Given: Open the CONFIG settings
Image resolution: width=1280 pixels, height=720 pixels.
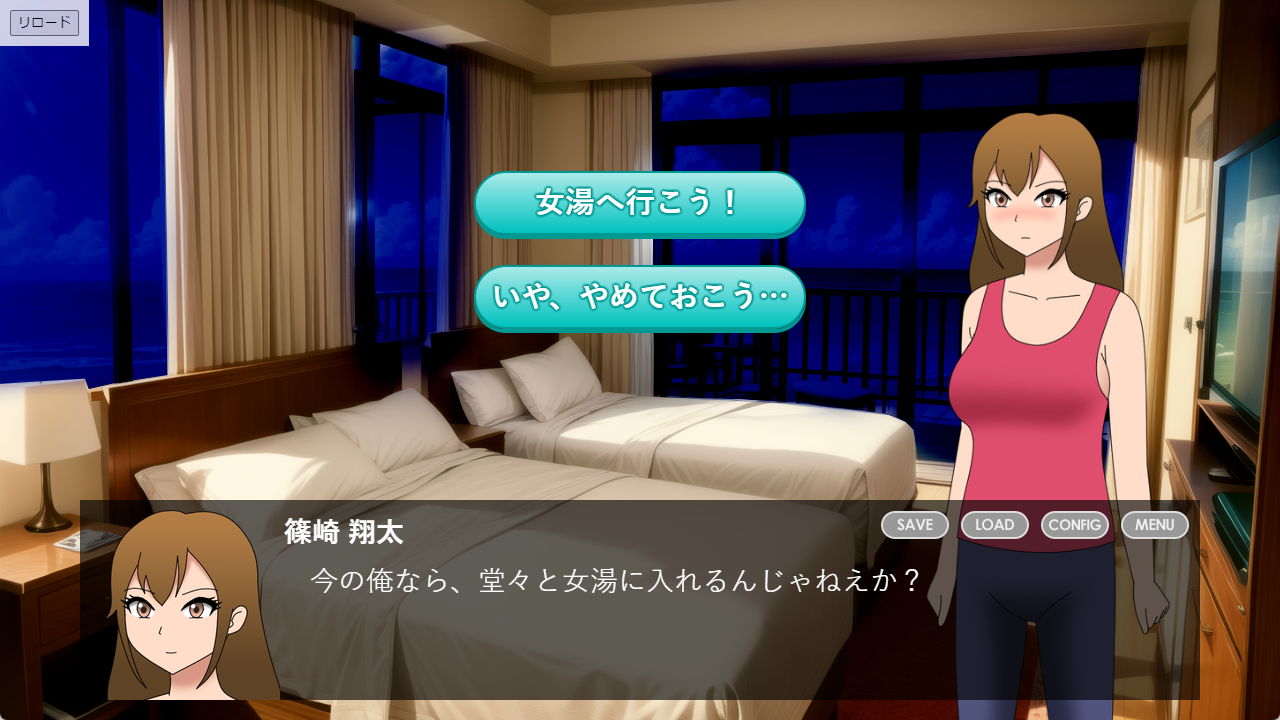Looking at the screenshot, I should [x=1074, y=525].
